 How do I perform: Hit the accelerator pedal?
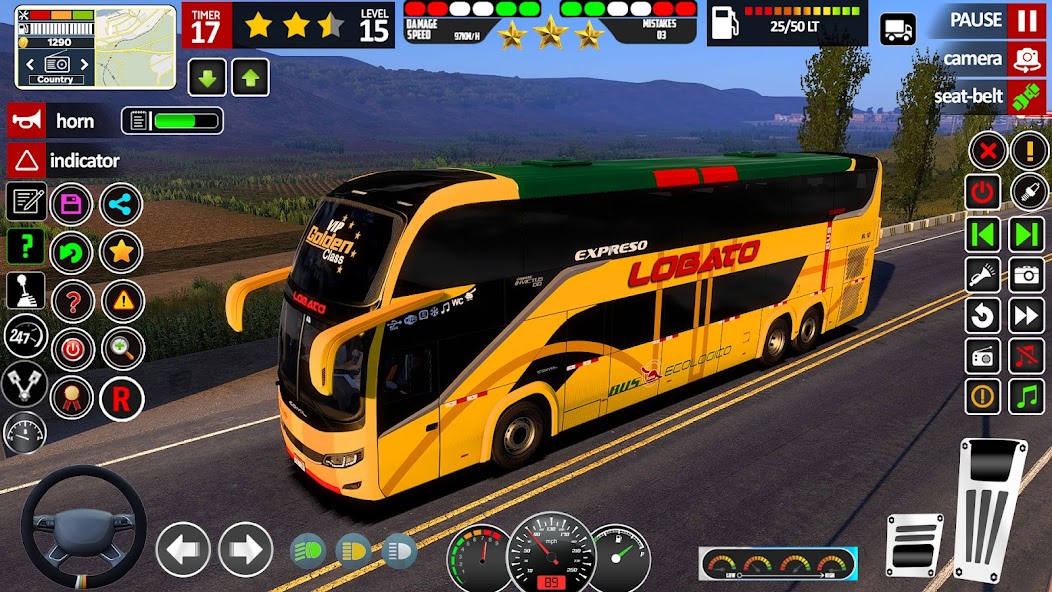tap(989, 509)
